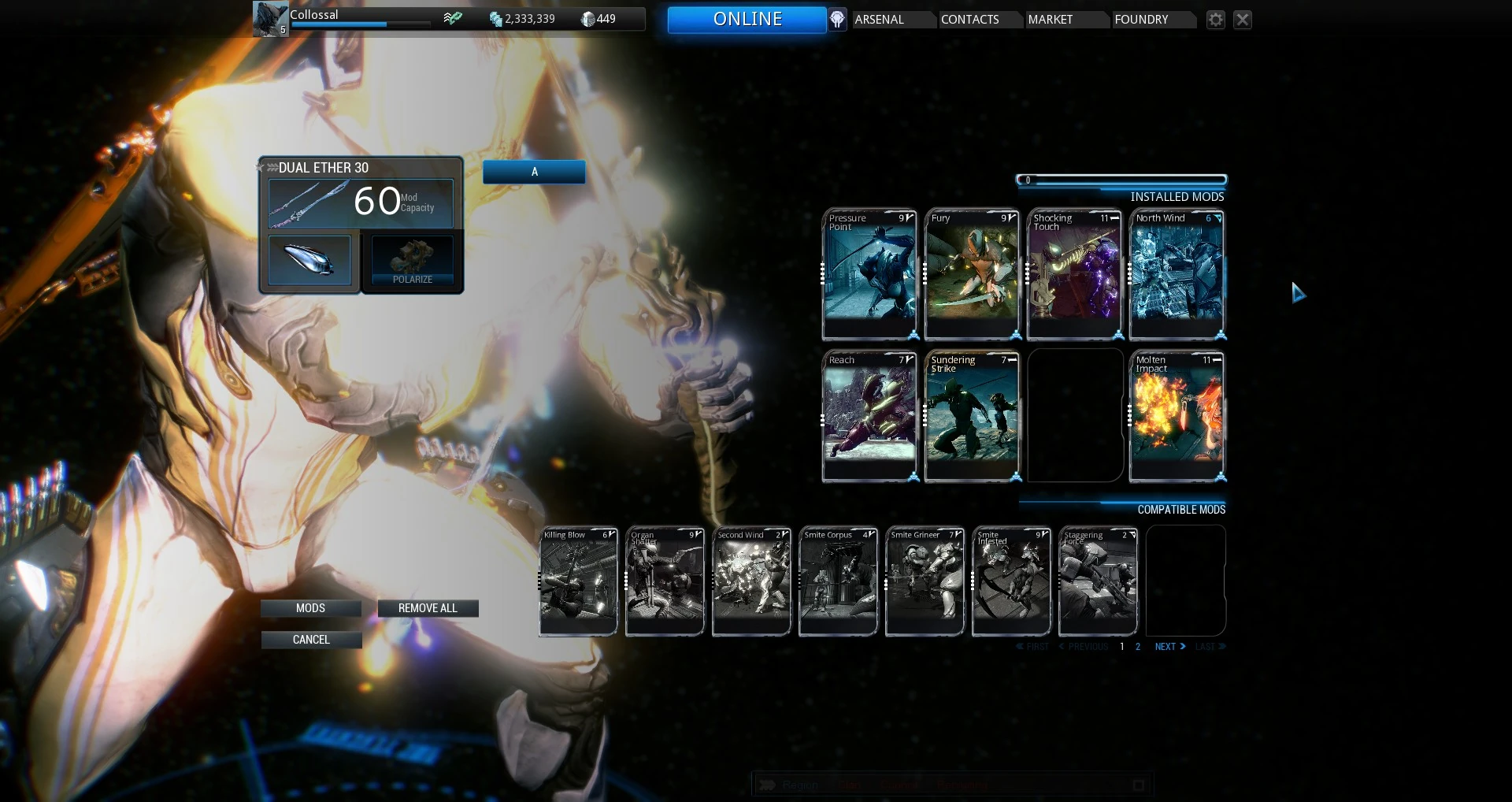Viewport: 1512px width, 802px height.
Task: Toggle the ONLINE matchmaking mode
Action: [x=747, y=19]
